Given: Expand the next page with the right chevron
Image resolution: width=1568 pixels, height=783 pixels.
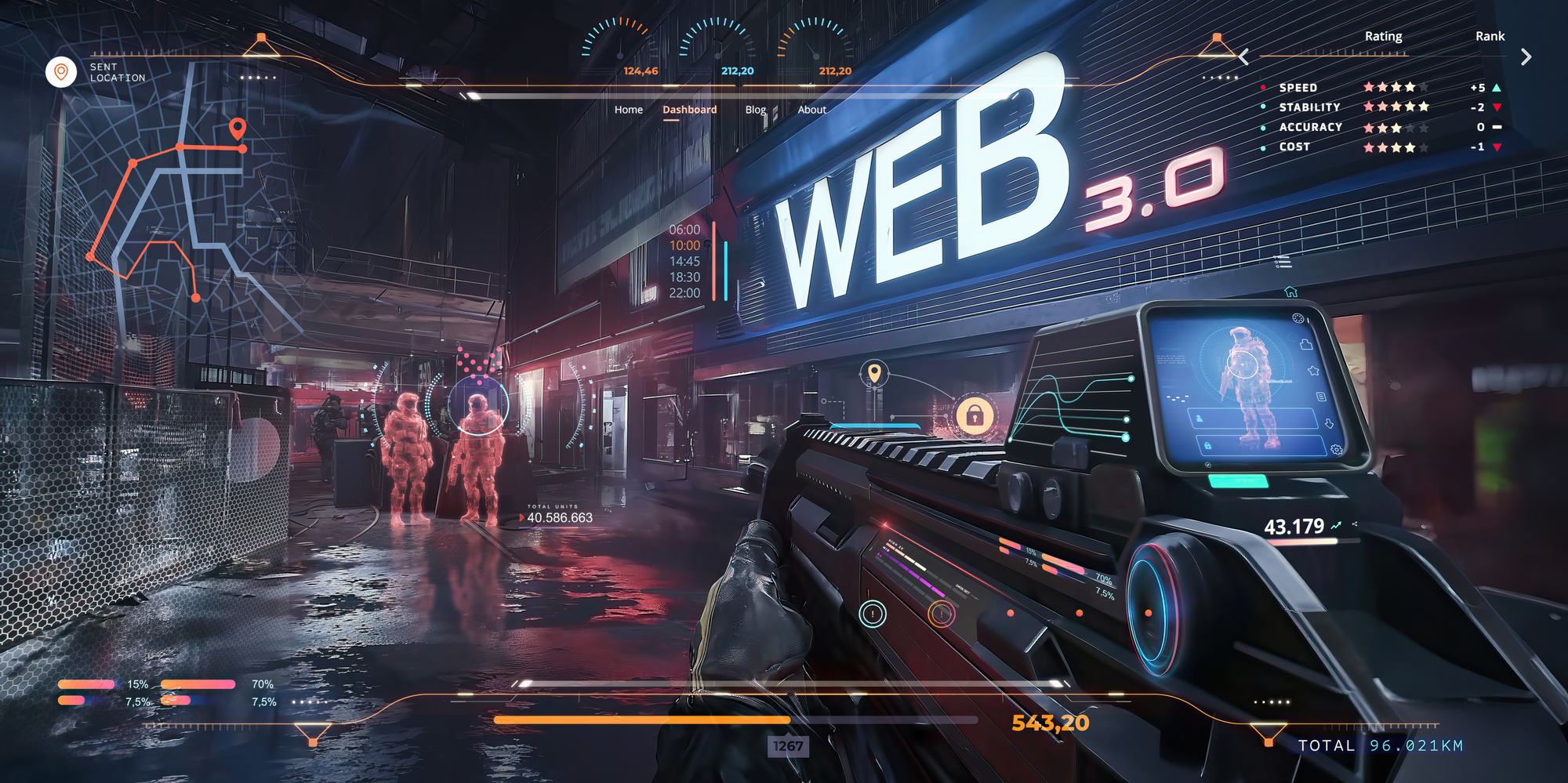Looking at the screenshot, I should coord(1526,56).
